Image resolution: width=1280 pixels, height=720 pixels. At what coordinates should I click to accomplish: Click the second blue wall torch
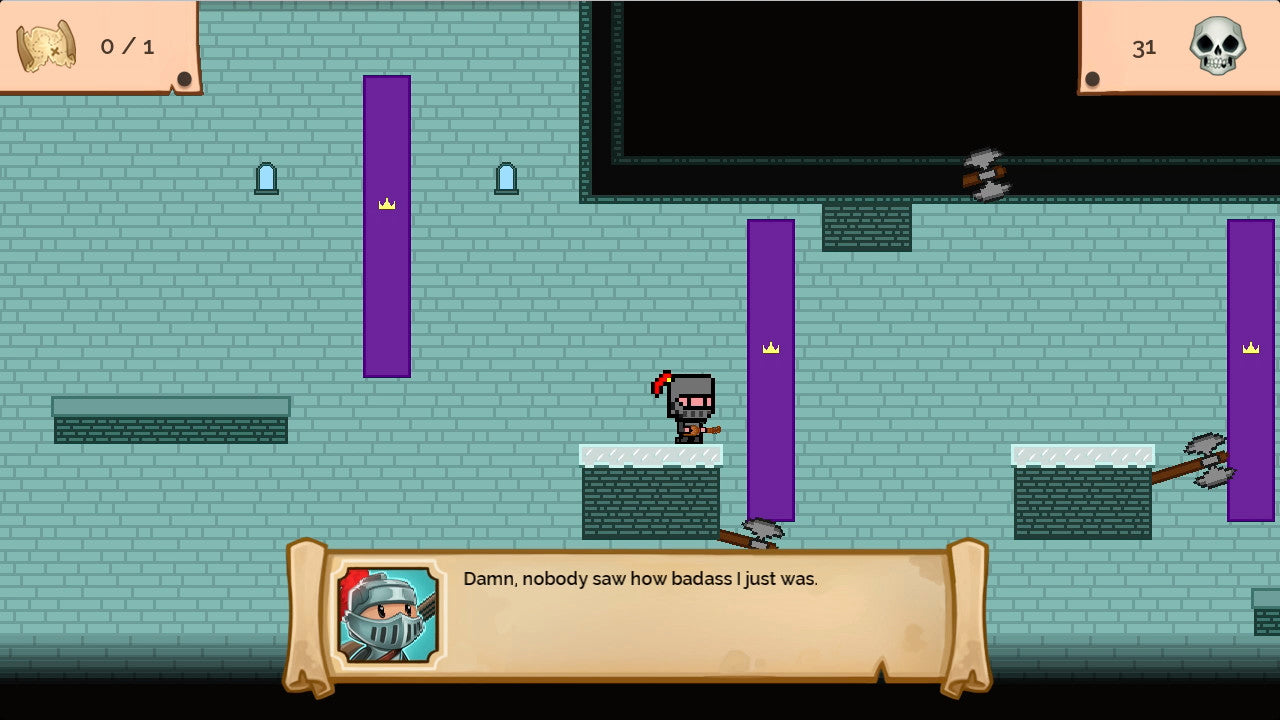[506, 176]
